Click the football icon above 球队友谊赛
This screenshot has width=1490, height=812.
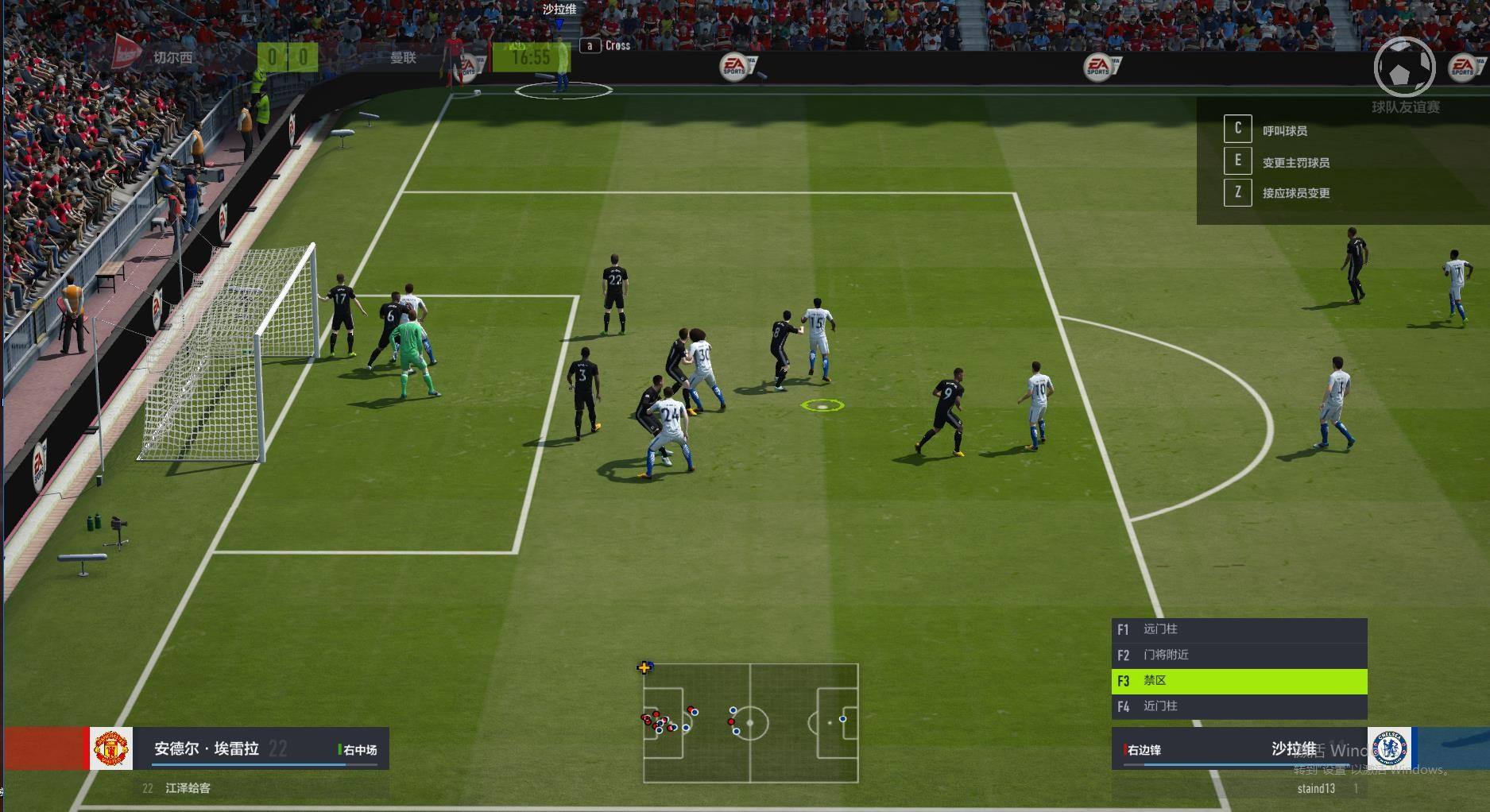coord(1403,68)
